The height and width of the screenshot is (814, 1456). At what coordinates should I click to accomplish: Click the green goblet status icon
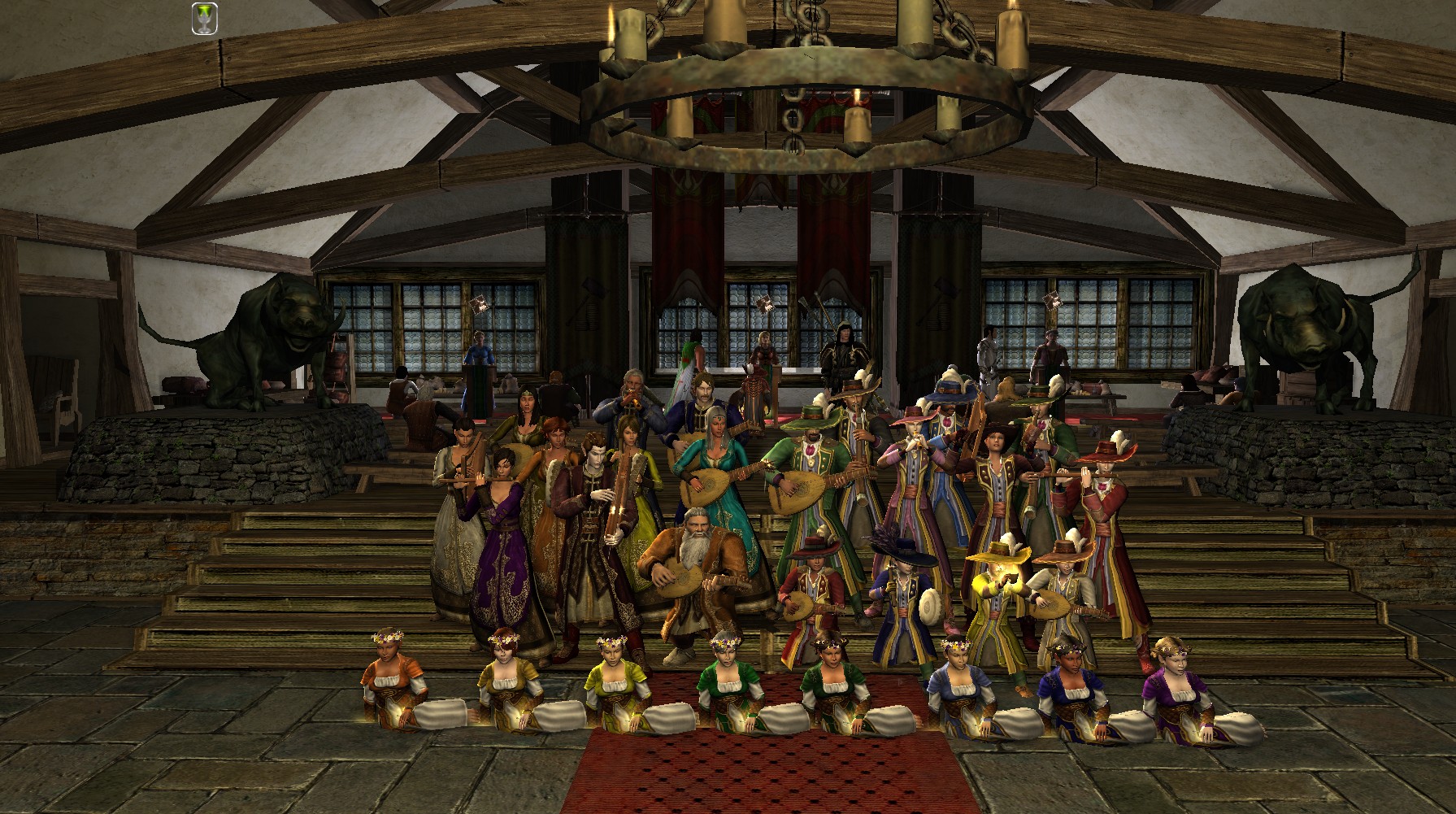point(203,19)
